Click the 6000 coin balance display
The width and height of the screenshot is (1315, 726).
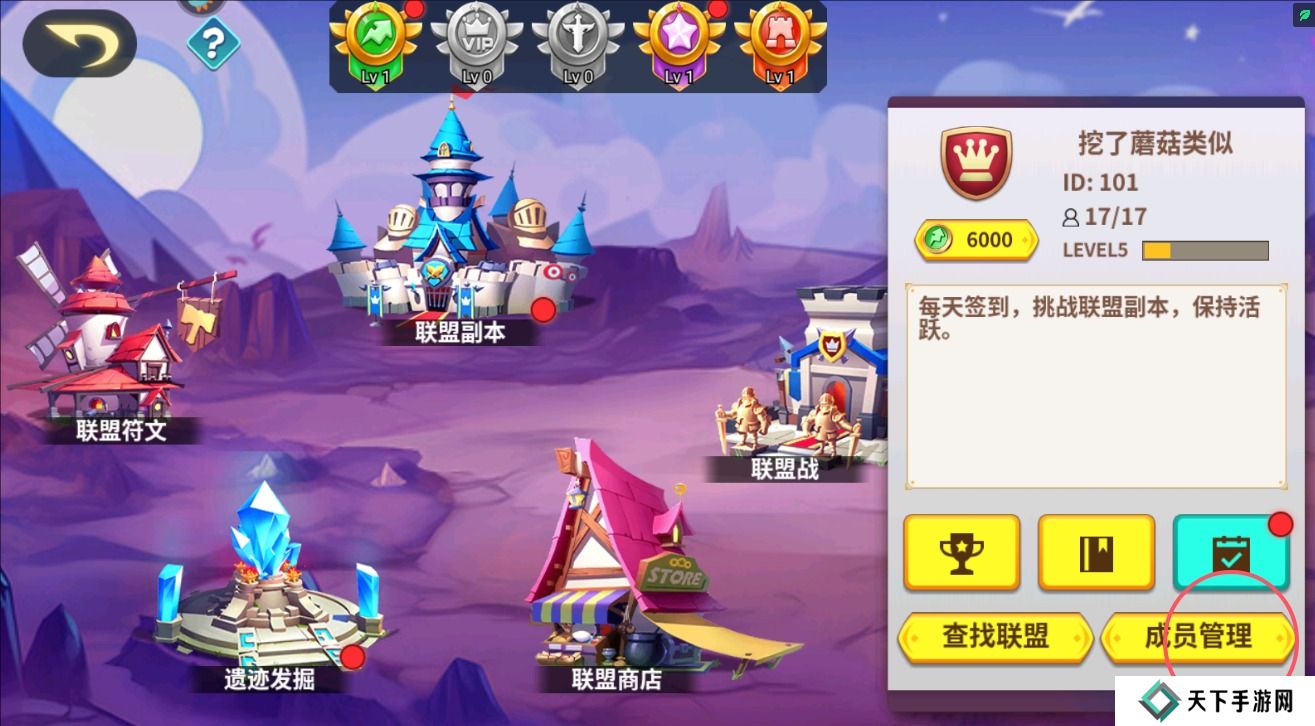[975, 239]
